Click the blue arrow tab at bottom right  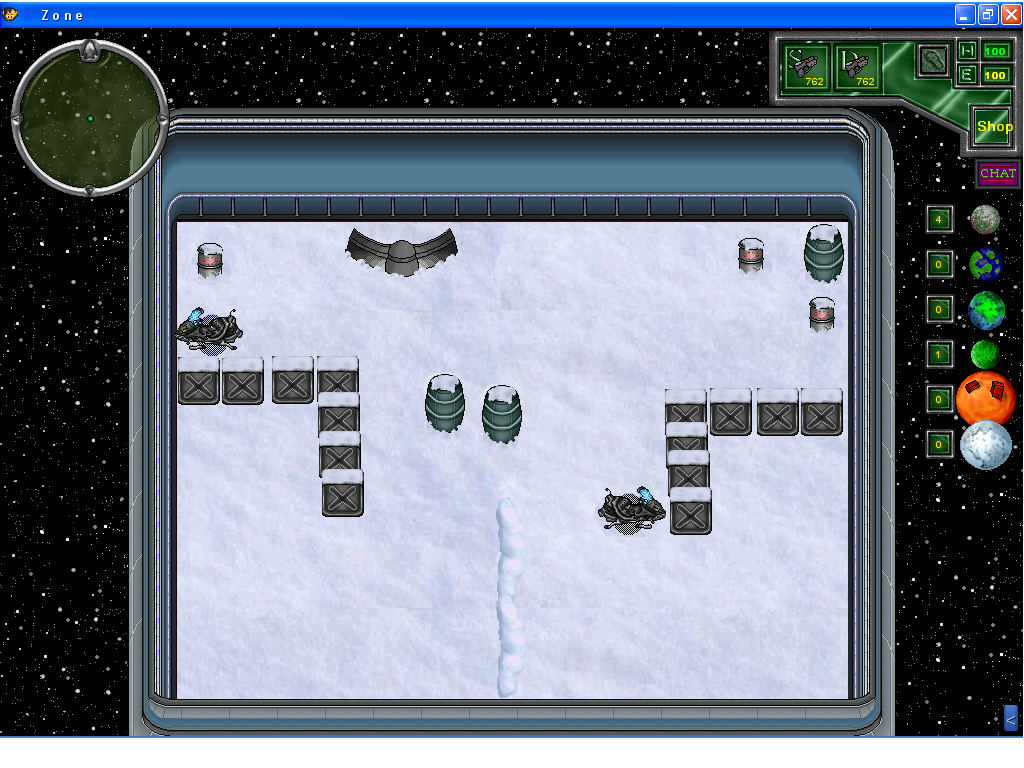click(1010, 717)
